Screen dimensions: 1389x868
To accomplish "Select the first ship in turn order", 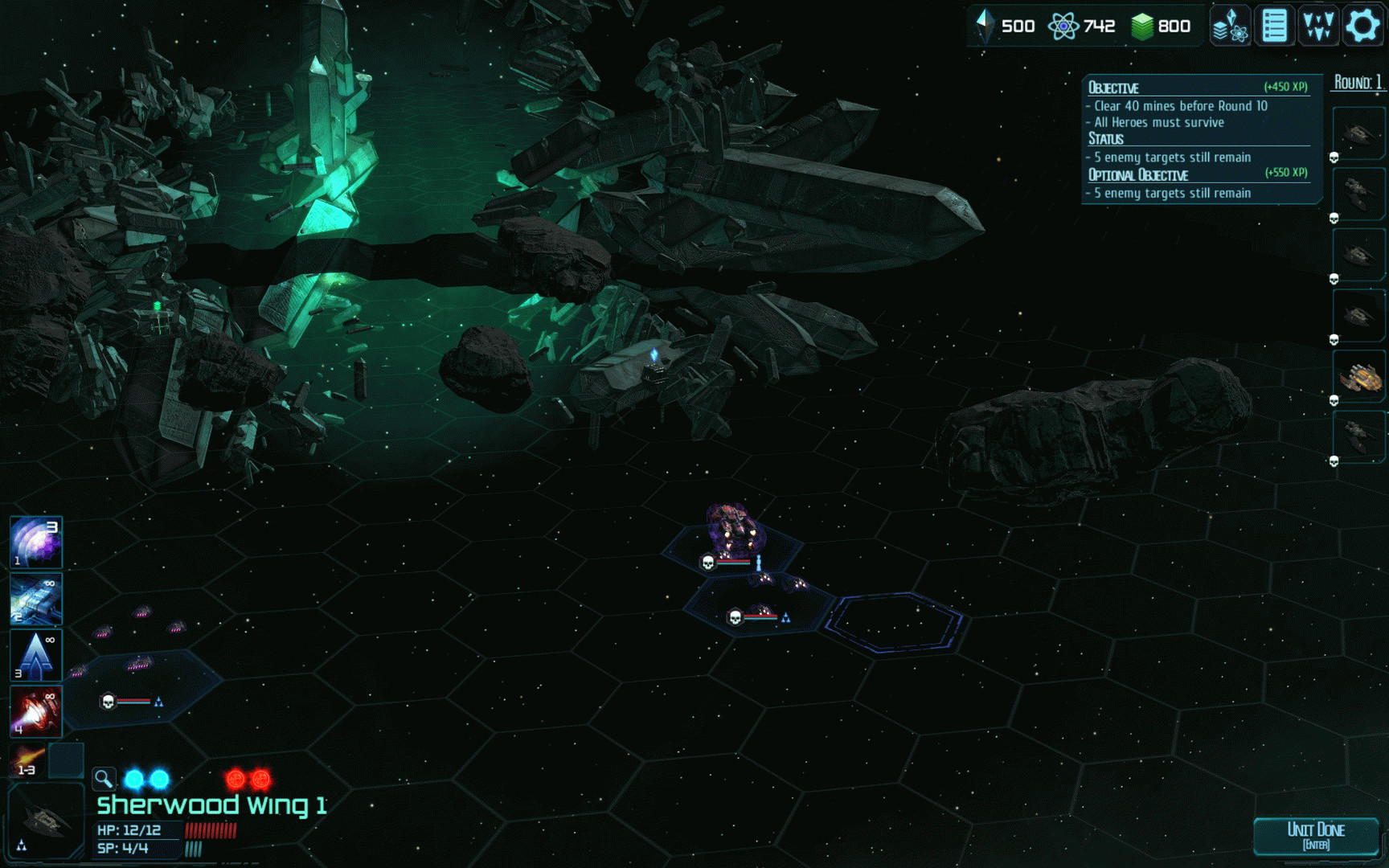I will (x=1359, y=133).
